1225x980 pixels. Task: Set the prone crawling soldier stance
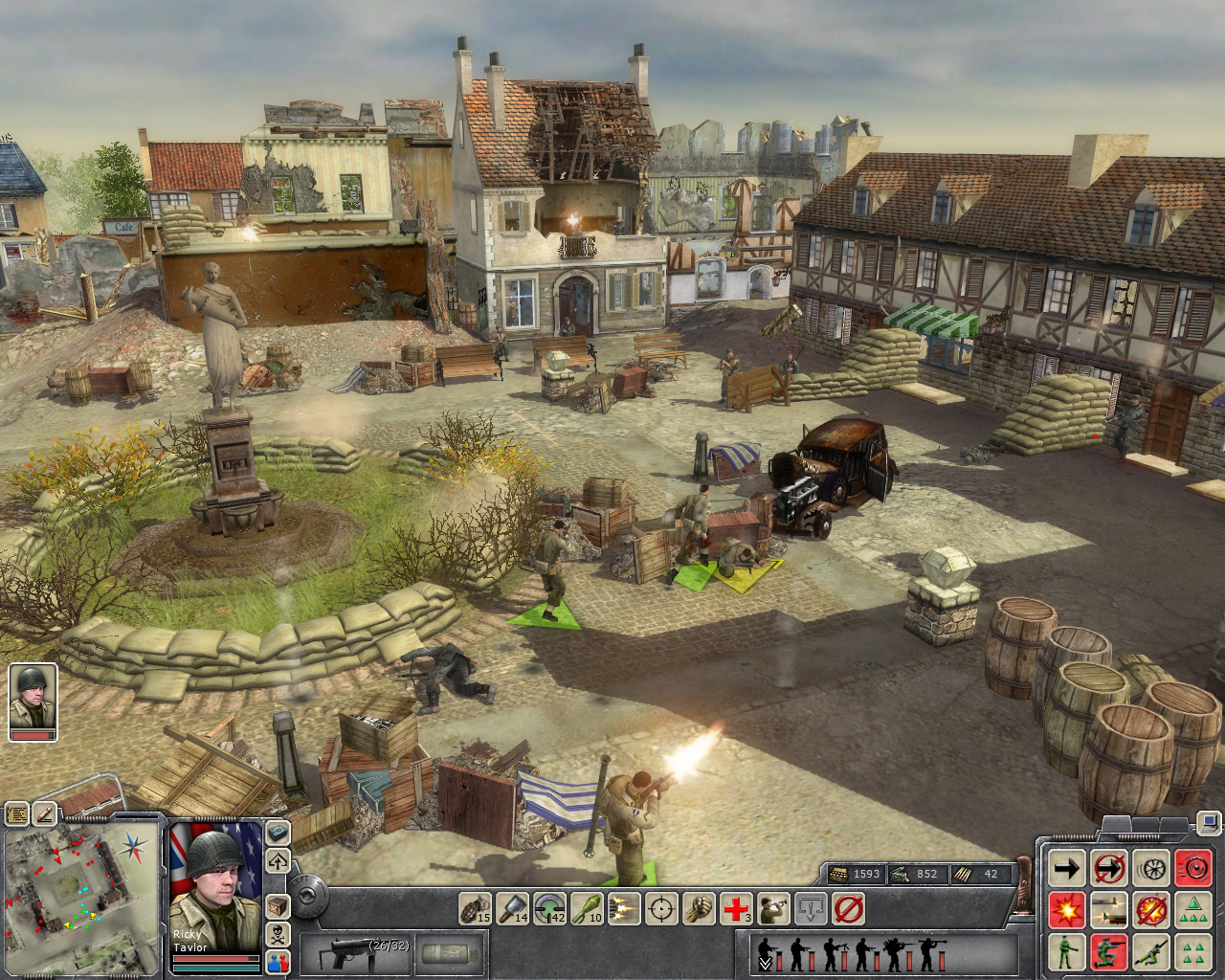point(1151,952)
